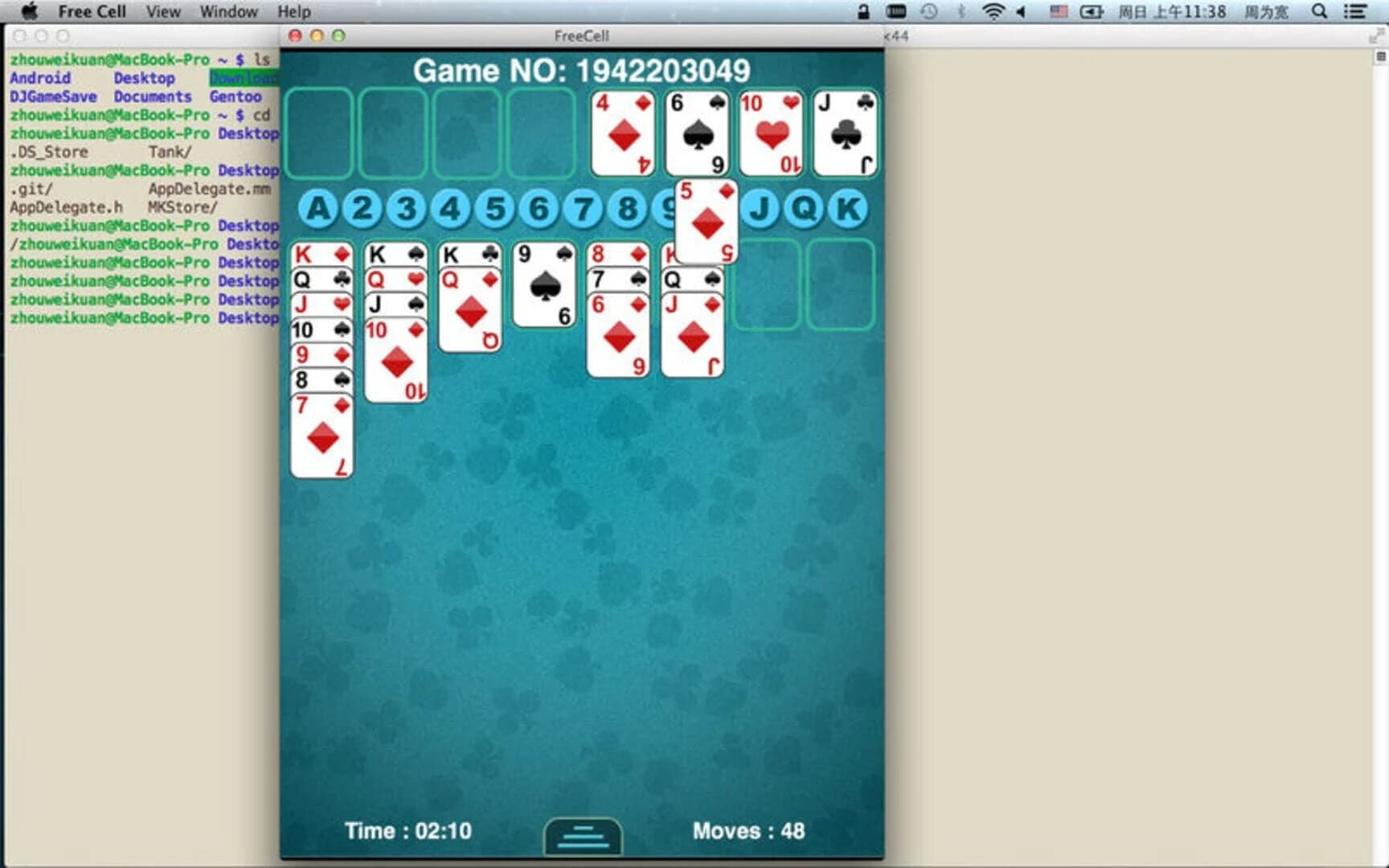
Task: Click the lock icon in the menu bar
Action: [x=862, y=12]
